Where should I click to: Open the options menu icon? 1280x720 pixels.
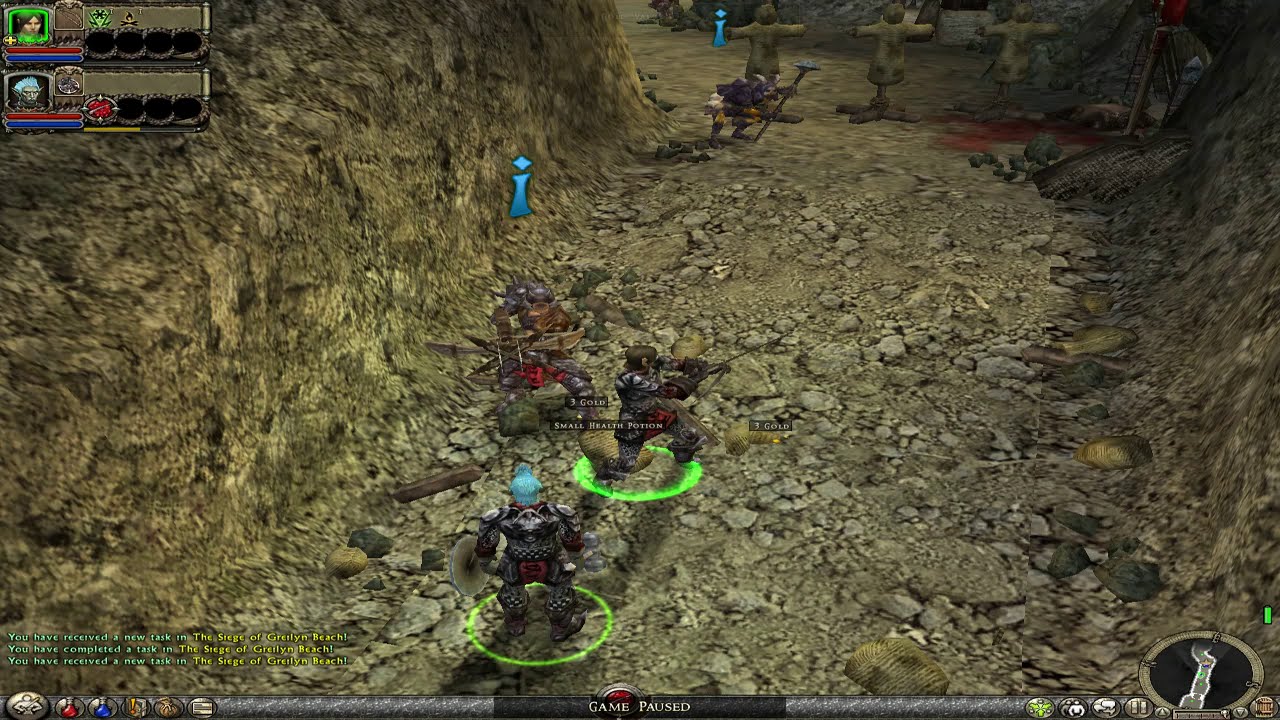203,708
